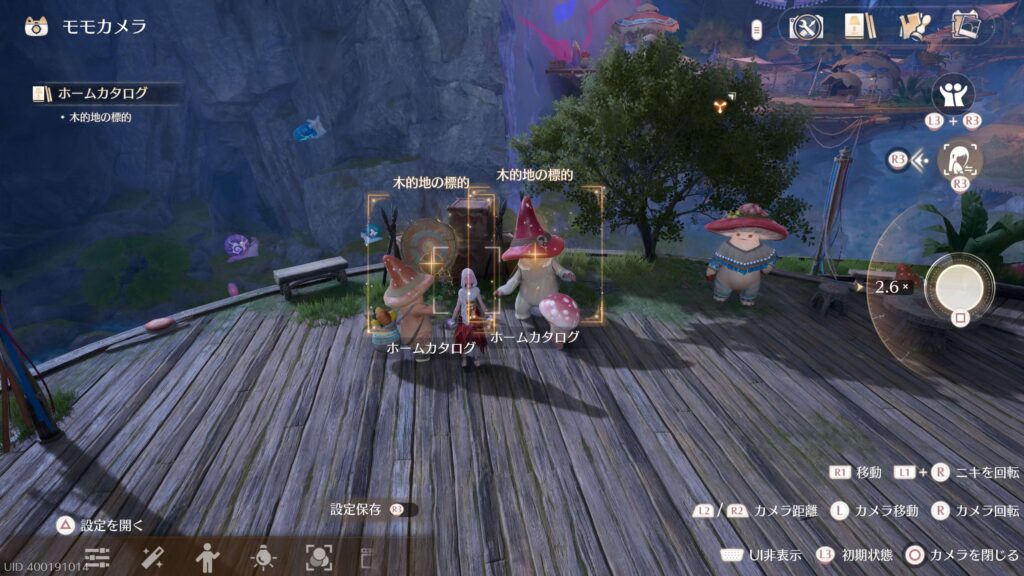
Task: Click the カメラを閉じる close camera label
Action: pyautogui.click(x=973, y=555)
